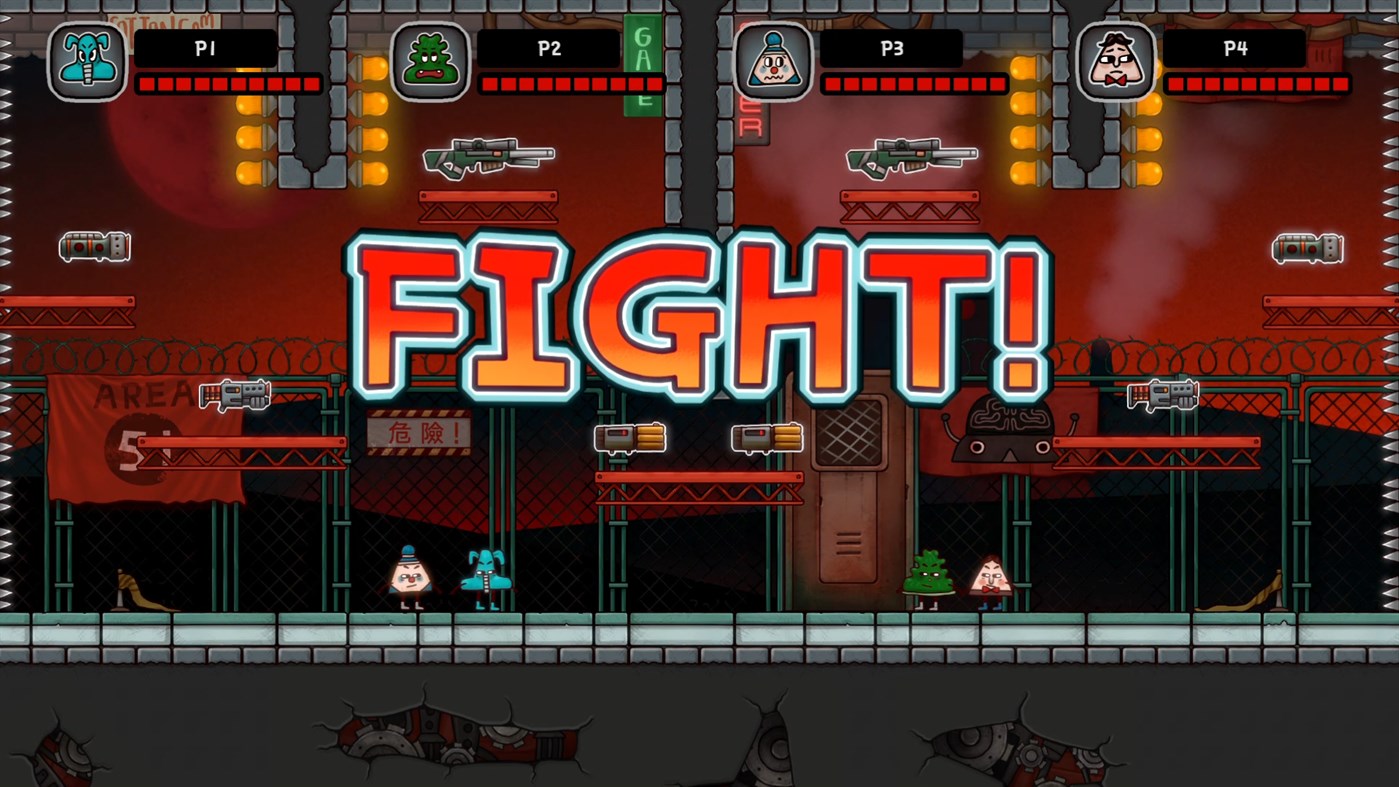
Task: Click the left jetpack pickup near the spikes
Action: (94, 246)
